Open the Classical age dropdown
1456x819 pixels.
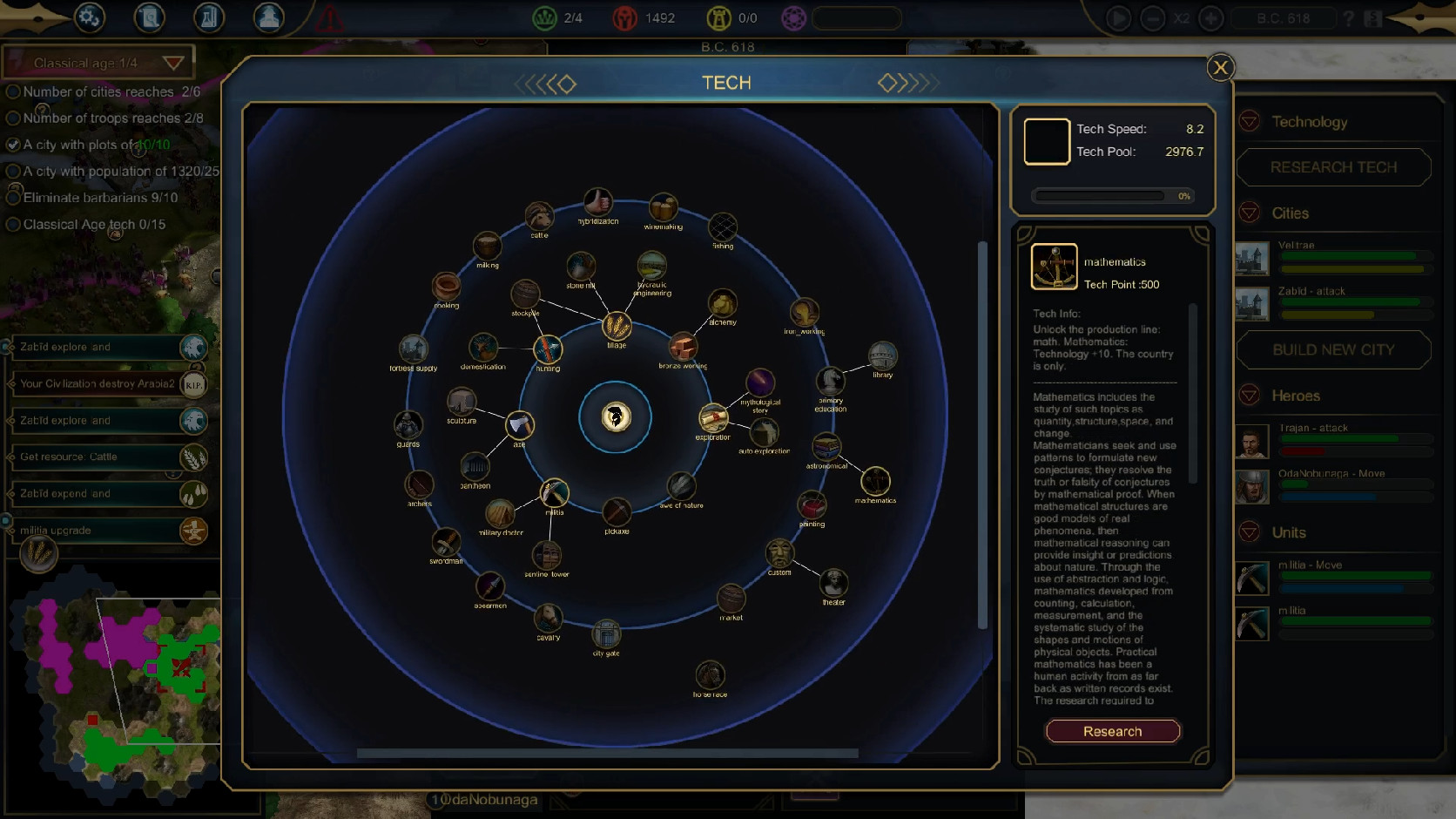pyautogui.click(x=173, y=62)
